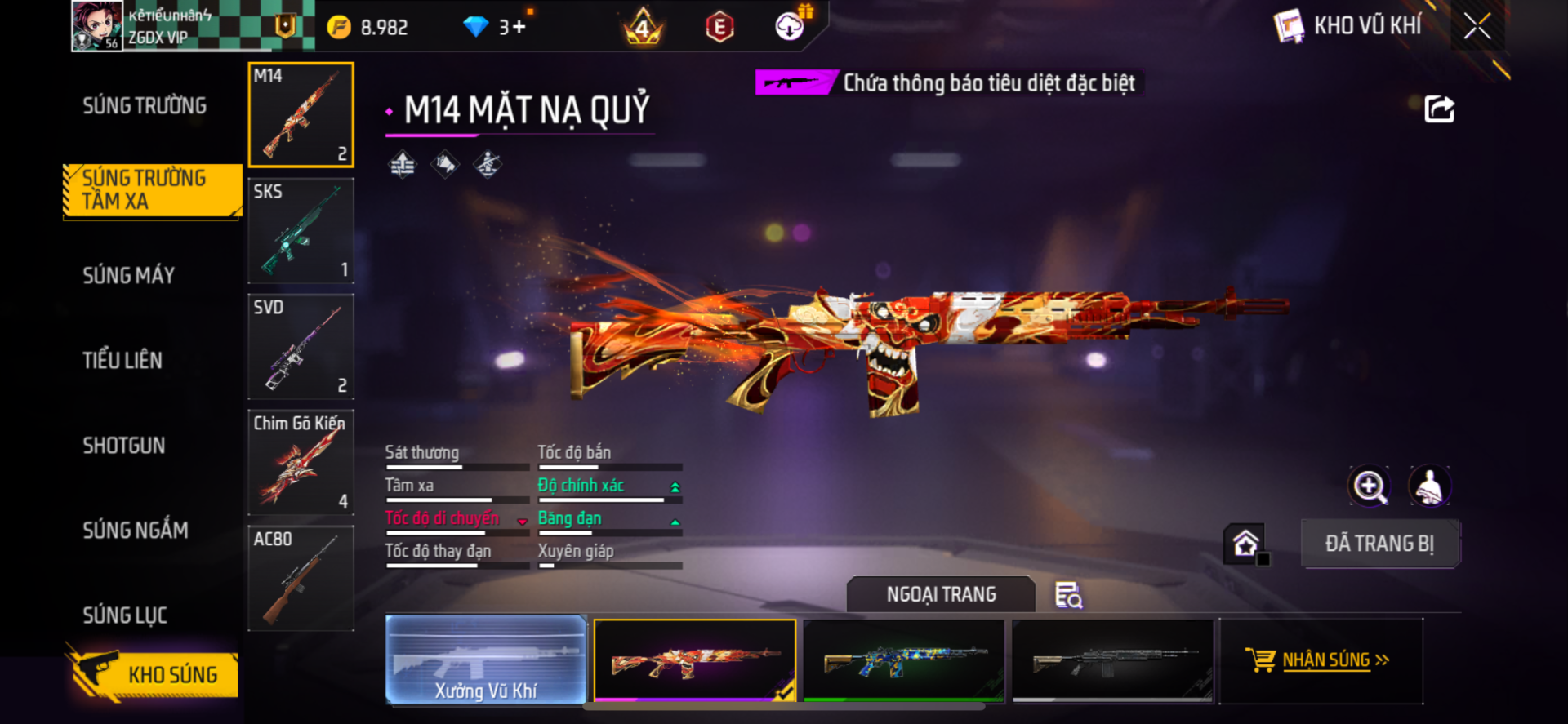Switch to the Súng Ngắm category
Viewport: 1568px width, 724px height.
tap(136, 531)
